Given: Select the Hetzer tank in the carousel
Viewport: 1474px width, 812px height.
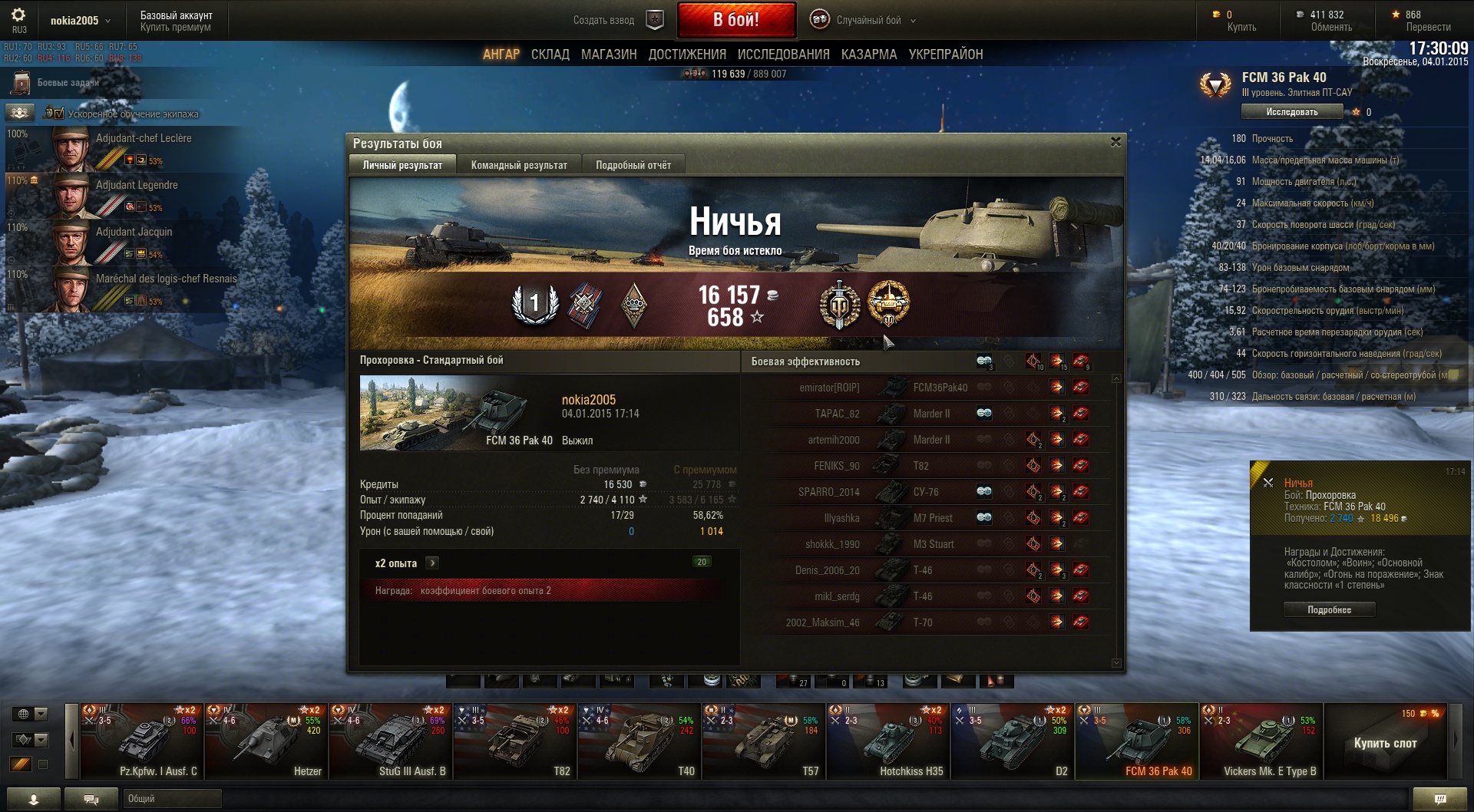Looking at the screenshot, I should [x=266, y=741].
